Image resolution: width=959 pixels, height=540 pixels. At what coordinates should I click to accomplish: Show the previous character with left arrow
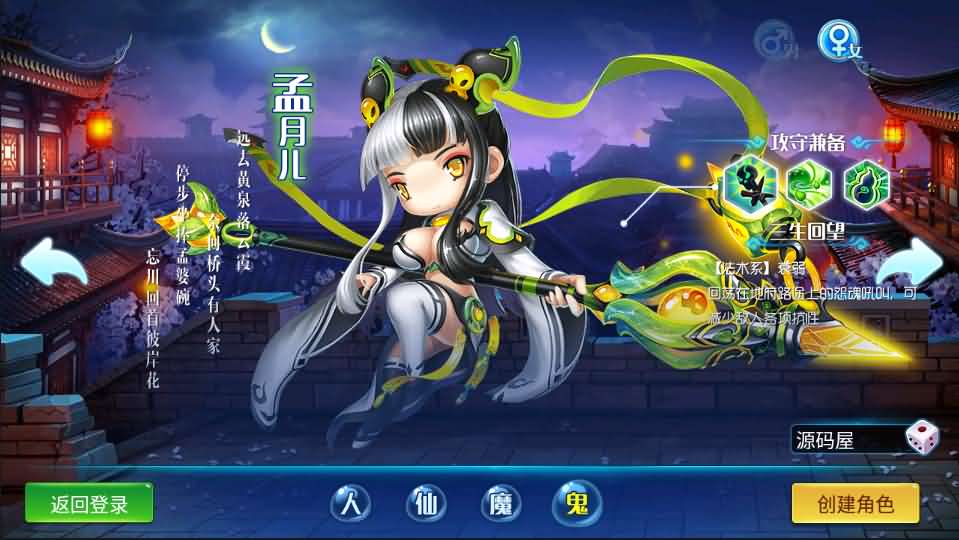50,265
